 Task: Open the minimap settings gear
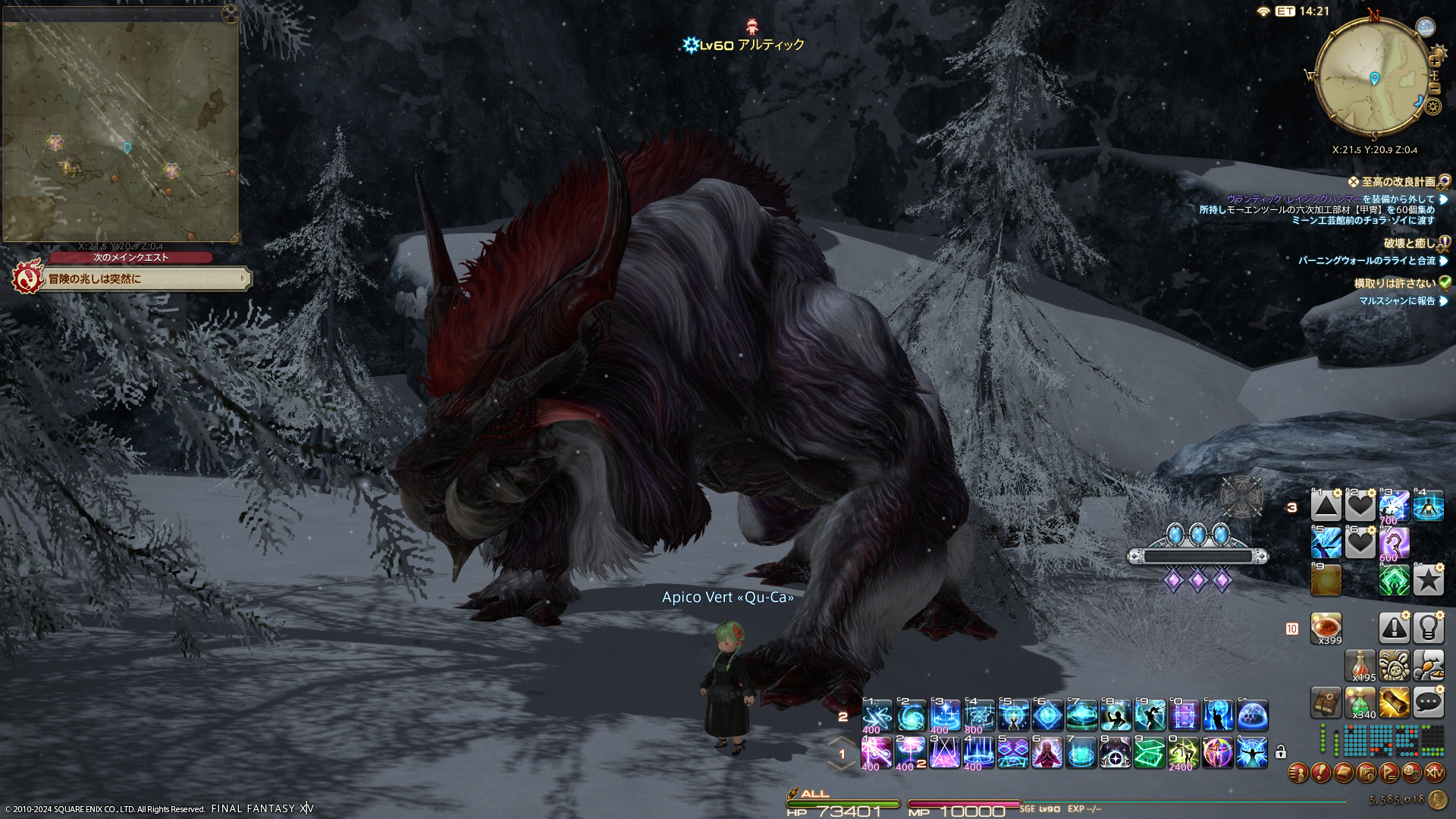coord(1432,106)
